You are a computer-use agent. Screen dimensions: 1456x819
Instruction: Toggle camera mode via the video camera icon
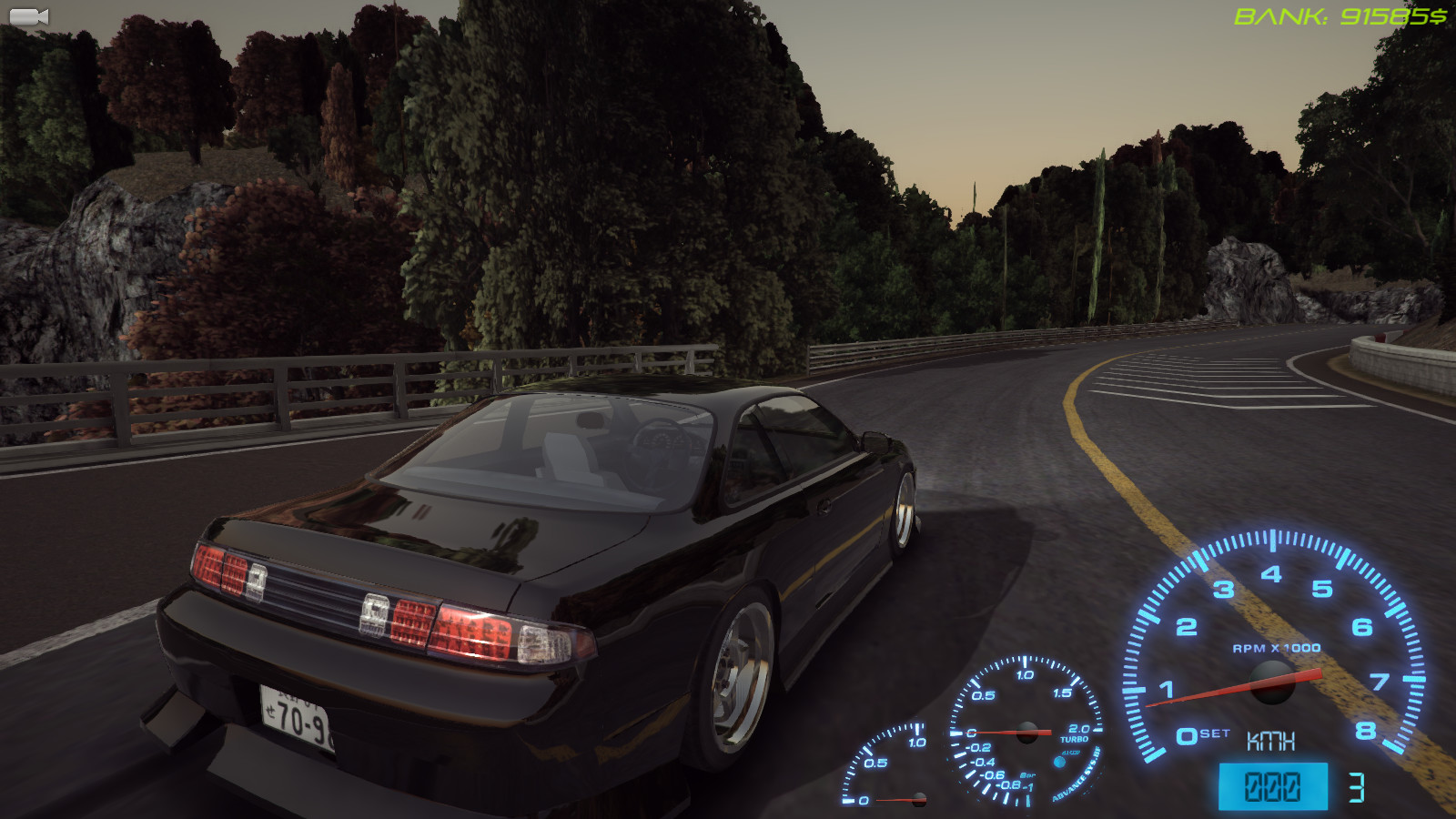30,15
